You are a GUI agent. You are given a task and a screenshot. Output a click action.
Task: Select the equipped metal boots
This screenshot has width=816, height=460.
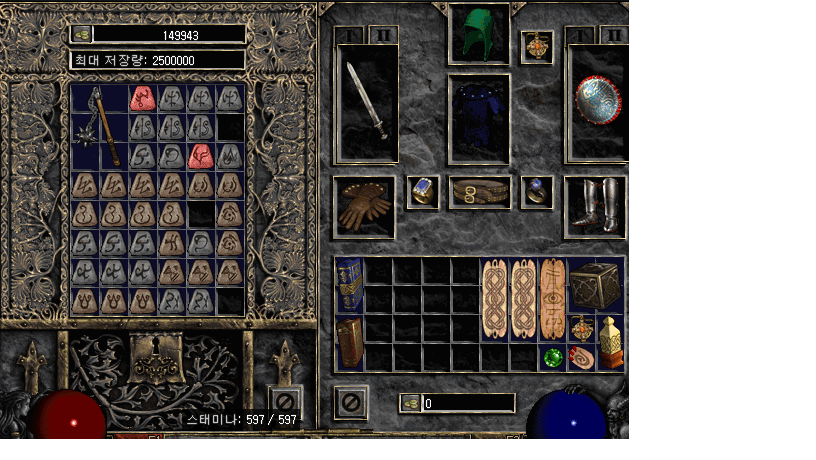point(596,207)
